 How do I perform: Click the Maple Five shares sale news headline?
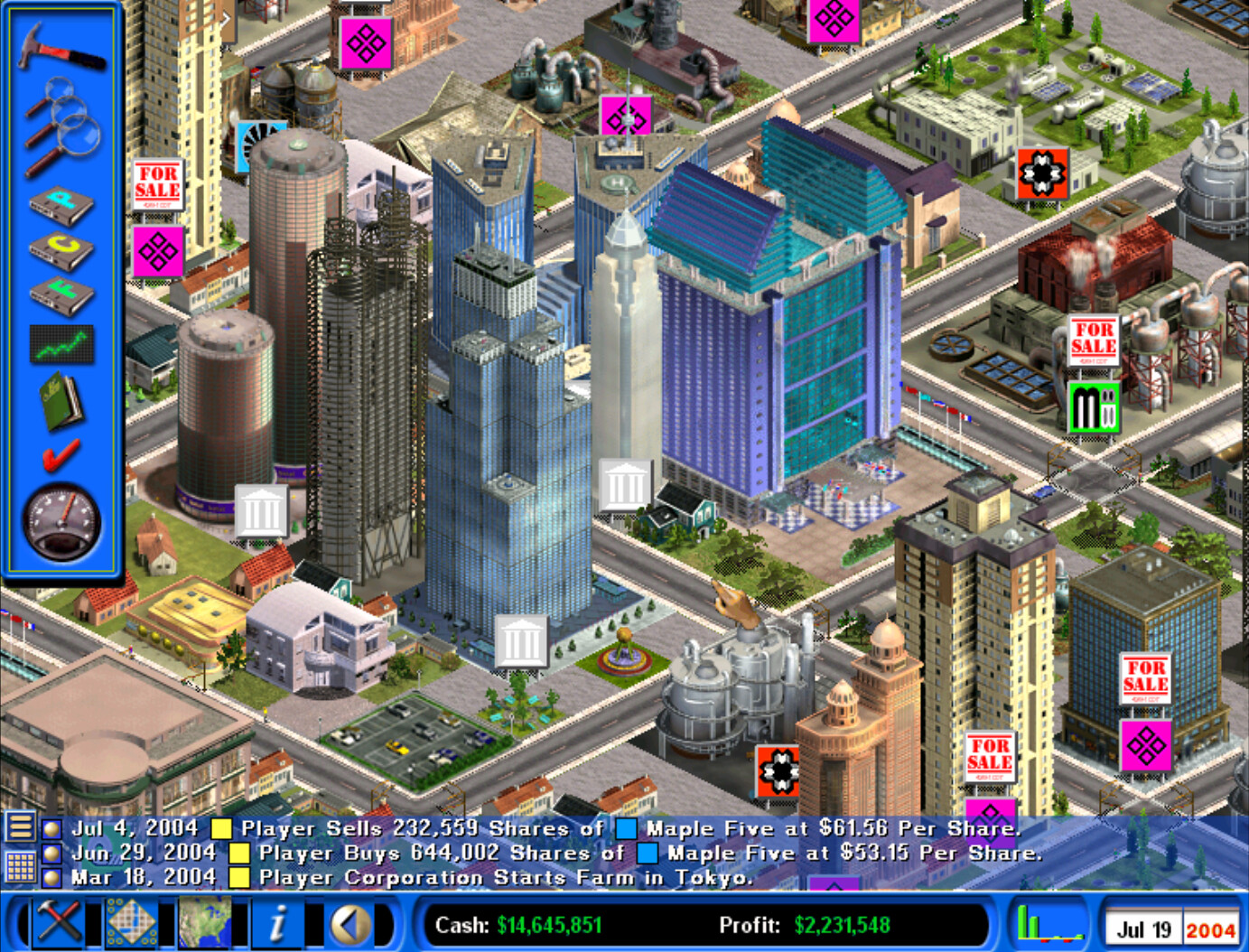click(406, 827)
